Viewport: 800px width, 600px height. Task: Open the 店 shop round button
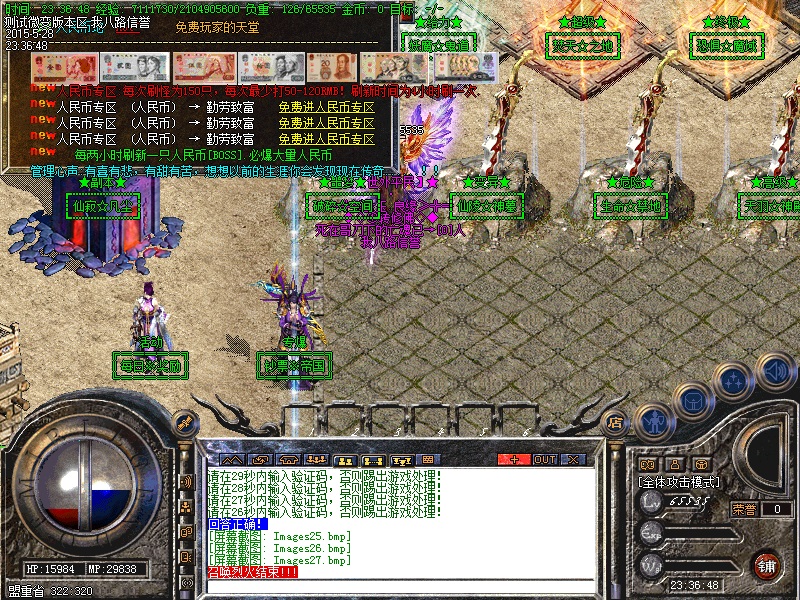[x=616, y=422]
